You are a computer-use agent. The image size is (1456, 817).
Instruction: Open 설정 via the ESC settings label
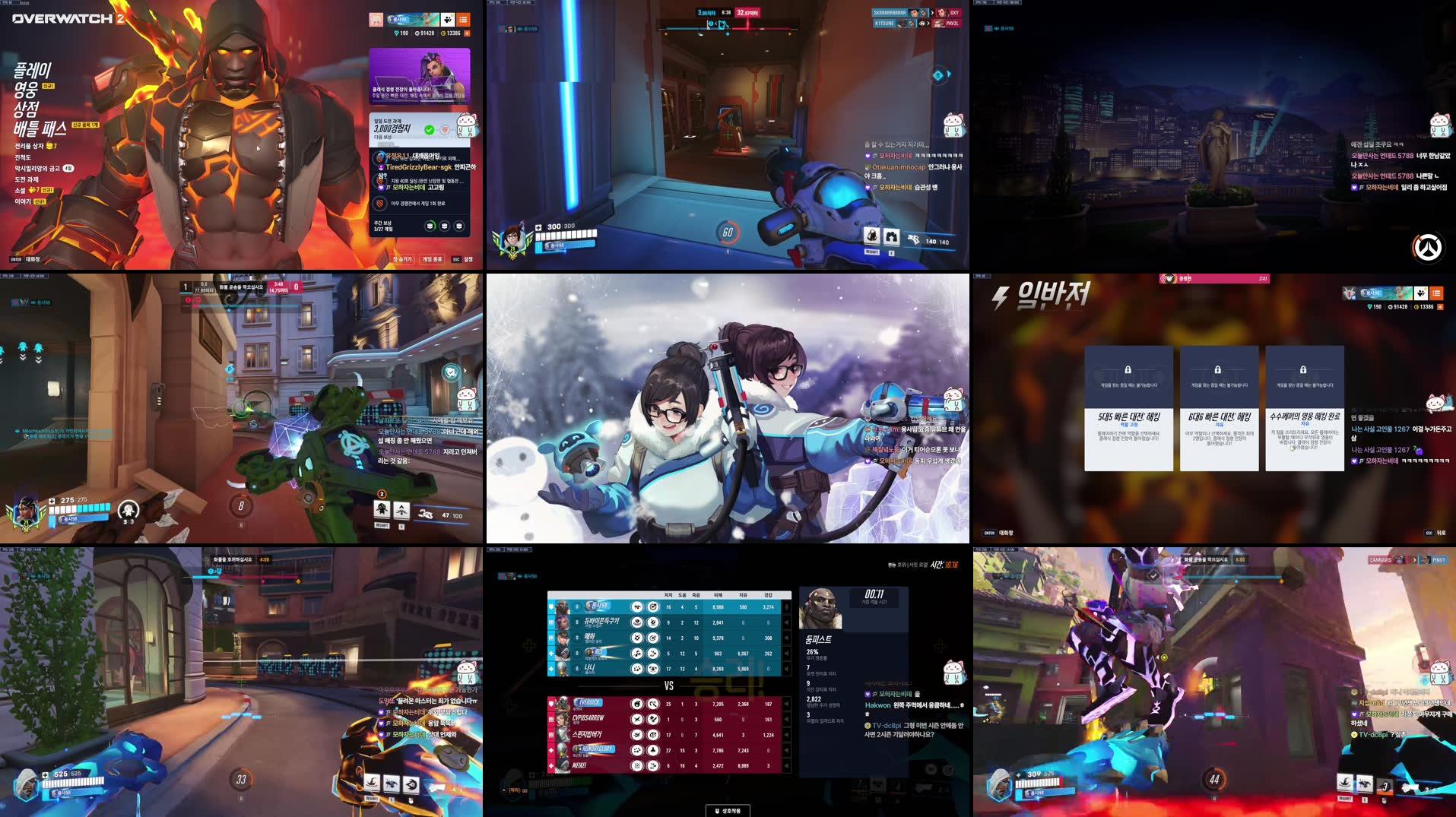click(x=466, y=260)
